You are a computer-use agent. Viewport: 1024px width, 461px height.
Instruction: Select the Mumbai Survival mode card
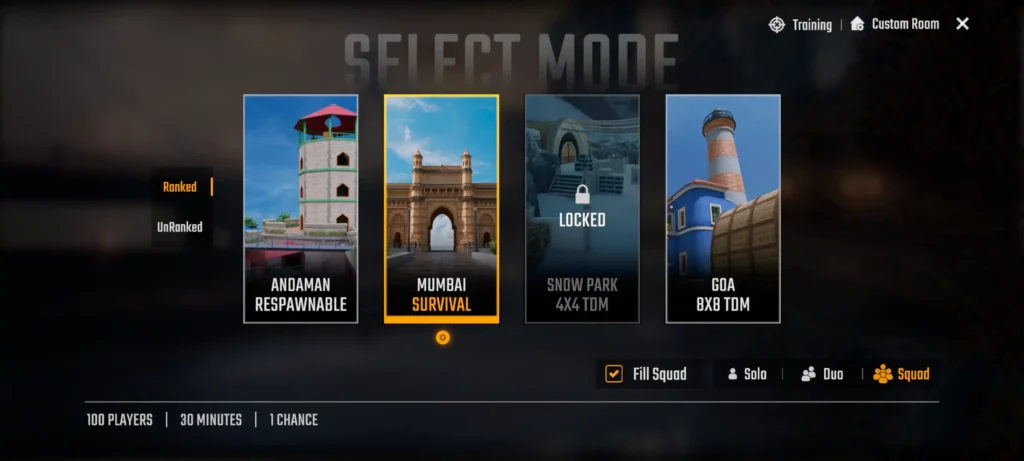(x=441, y=208)
